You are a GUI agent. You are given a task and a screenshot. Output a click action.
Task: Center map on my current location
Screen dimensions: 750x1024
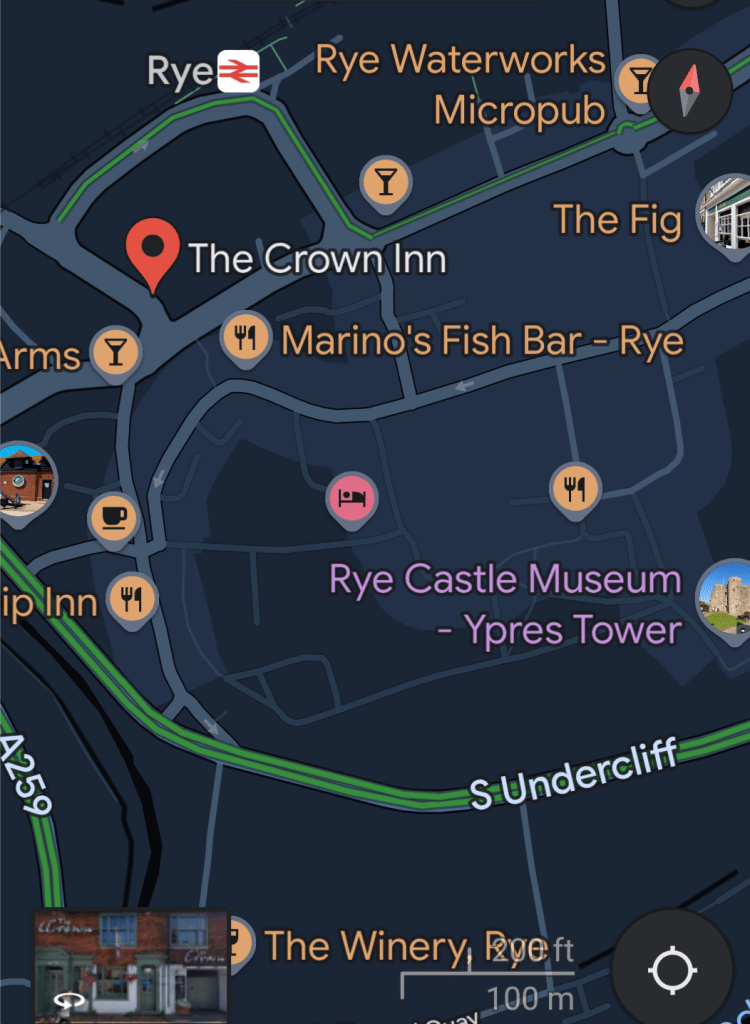click(673, 968)
